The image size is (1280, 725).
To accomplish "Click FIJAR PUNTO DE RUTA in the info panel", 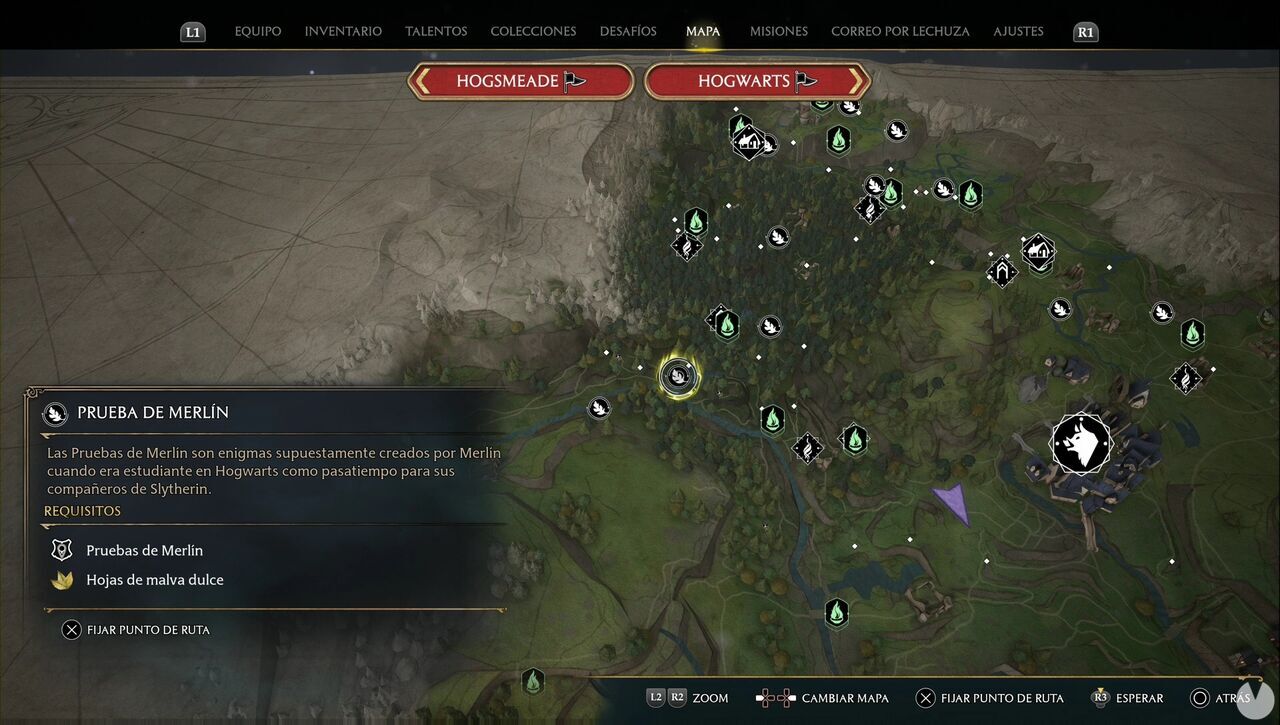I will pos(140,629).
